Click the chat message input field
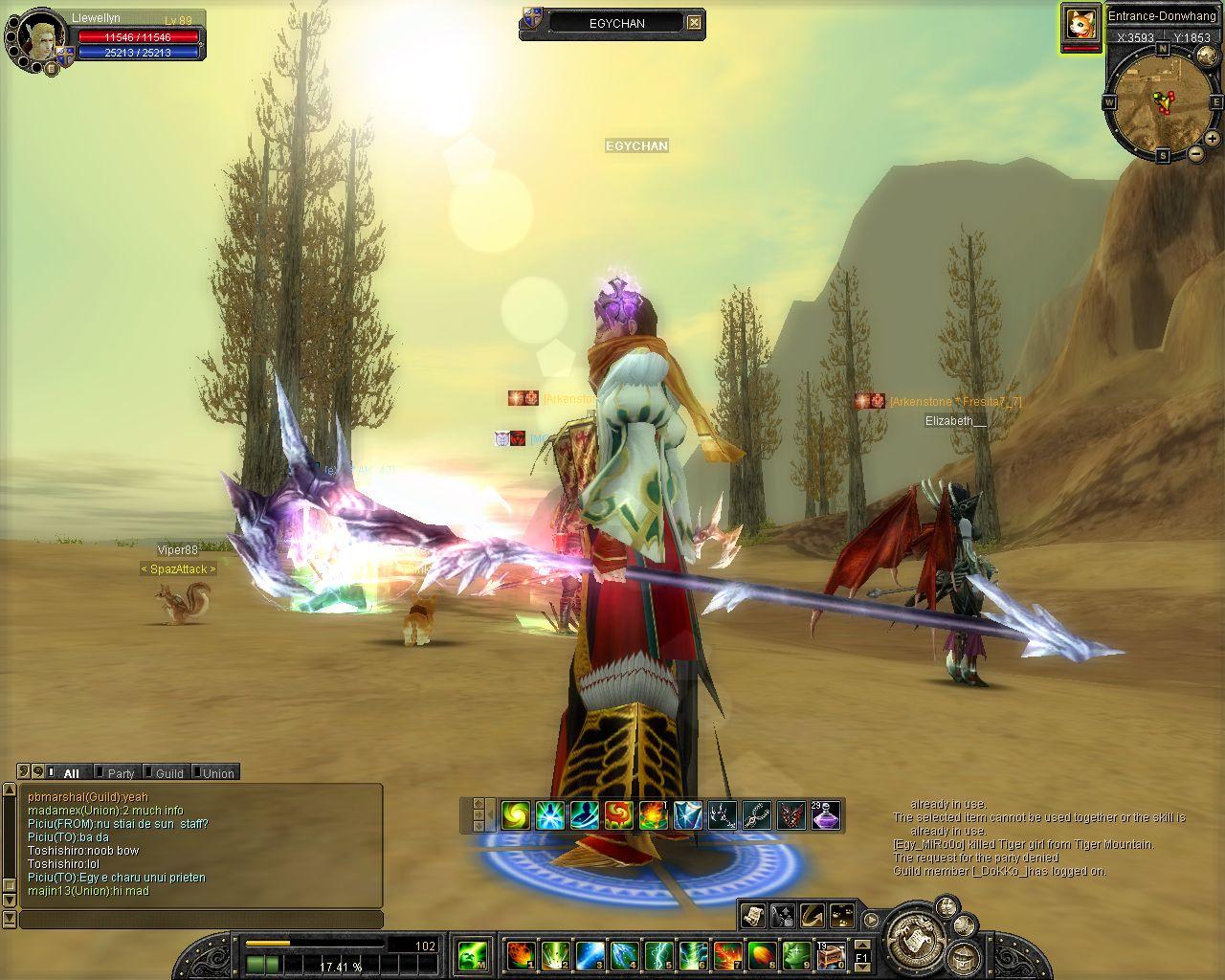The height and width of the screenshot is (980, 1225). click(x=201, y=920)
